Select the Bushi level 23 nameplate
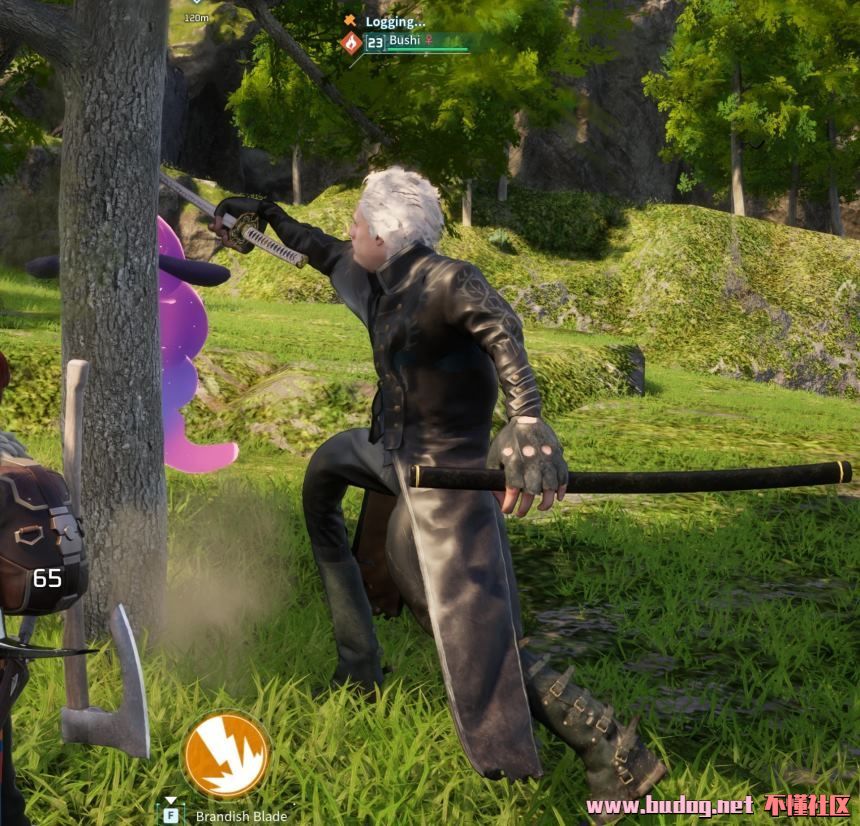This screenshot has width=860, height=826. (x=416, y=43)
